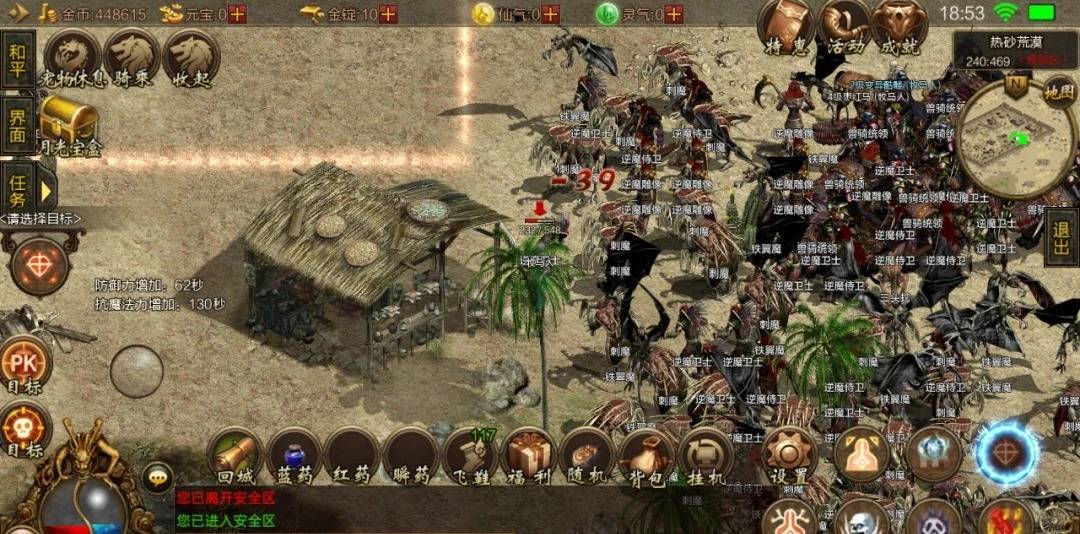Add 元宝 with its plus button
Viewport: 1080px width, 534px height.
(x=237, y=14)
